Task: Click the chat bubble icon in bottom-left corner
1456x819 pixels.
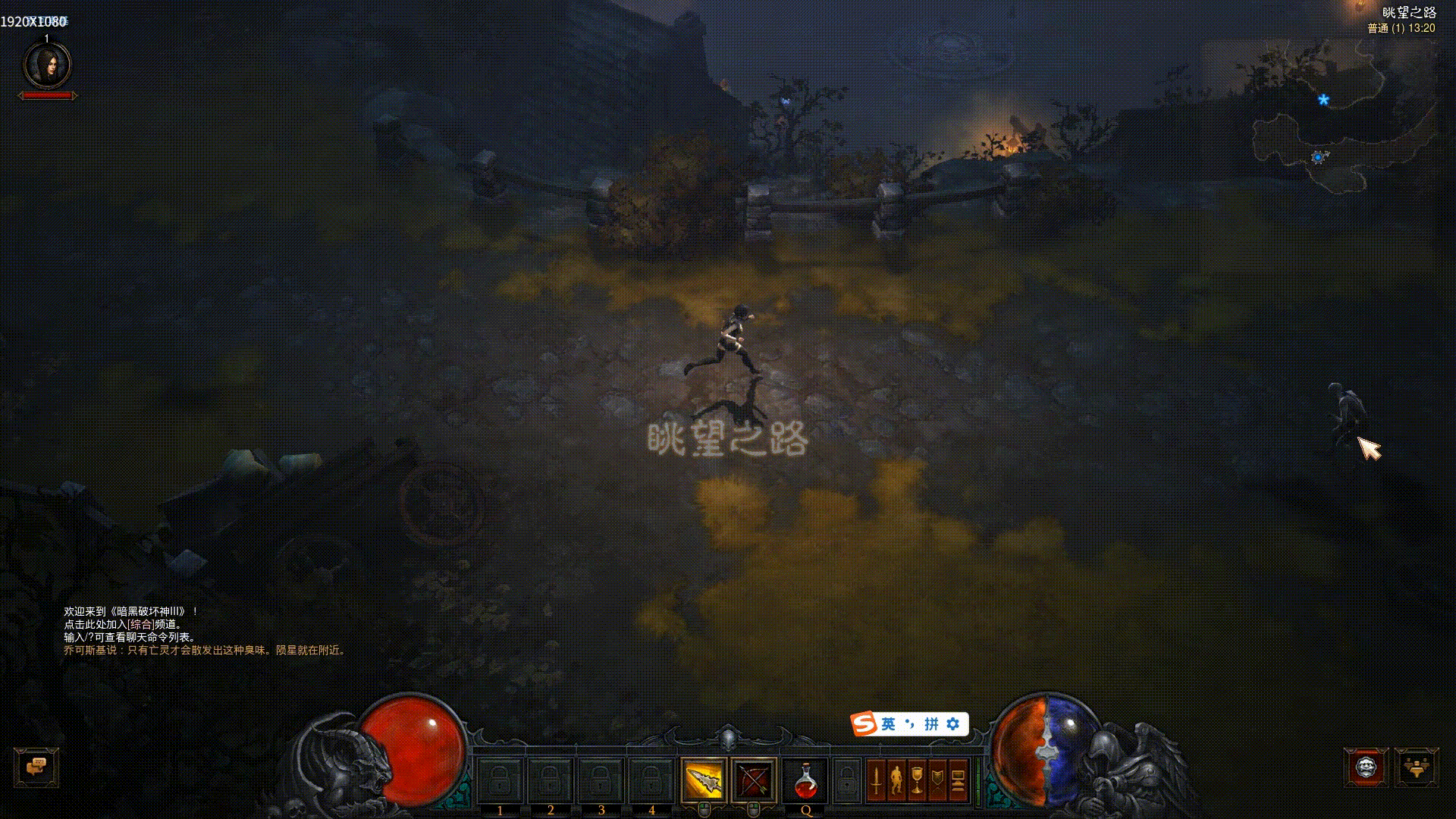Action: (x=36, y=767)
